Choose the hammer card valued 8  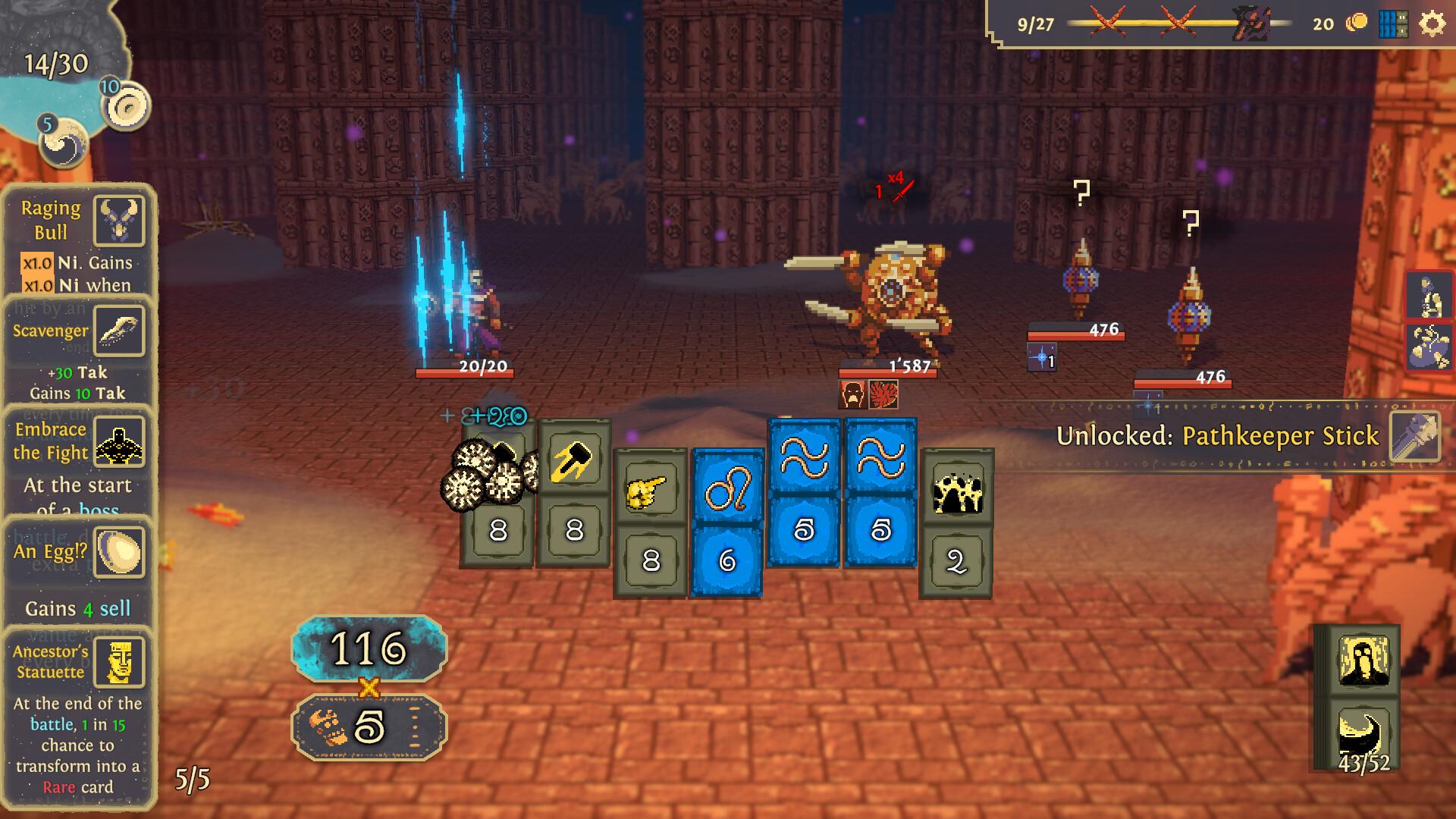click(574, 493)
